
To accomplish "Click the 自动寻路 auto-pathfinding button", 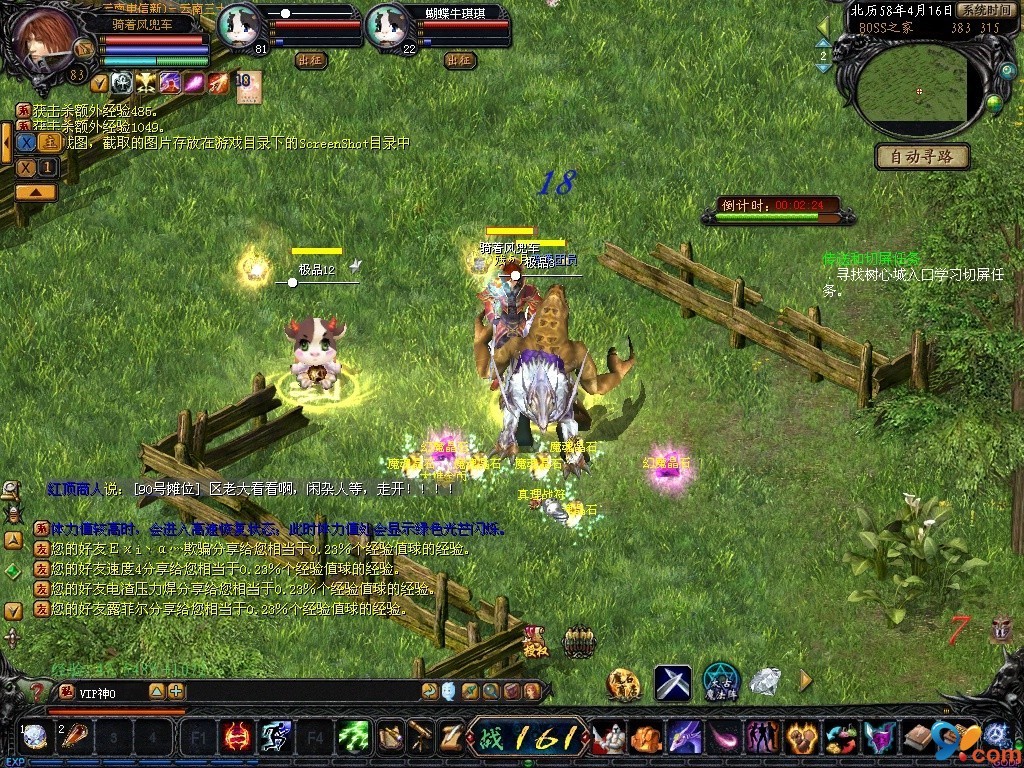I will (x=922, y=157).
